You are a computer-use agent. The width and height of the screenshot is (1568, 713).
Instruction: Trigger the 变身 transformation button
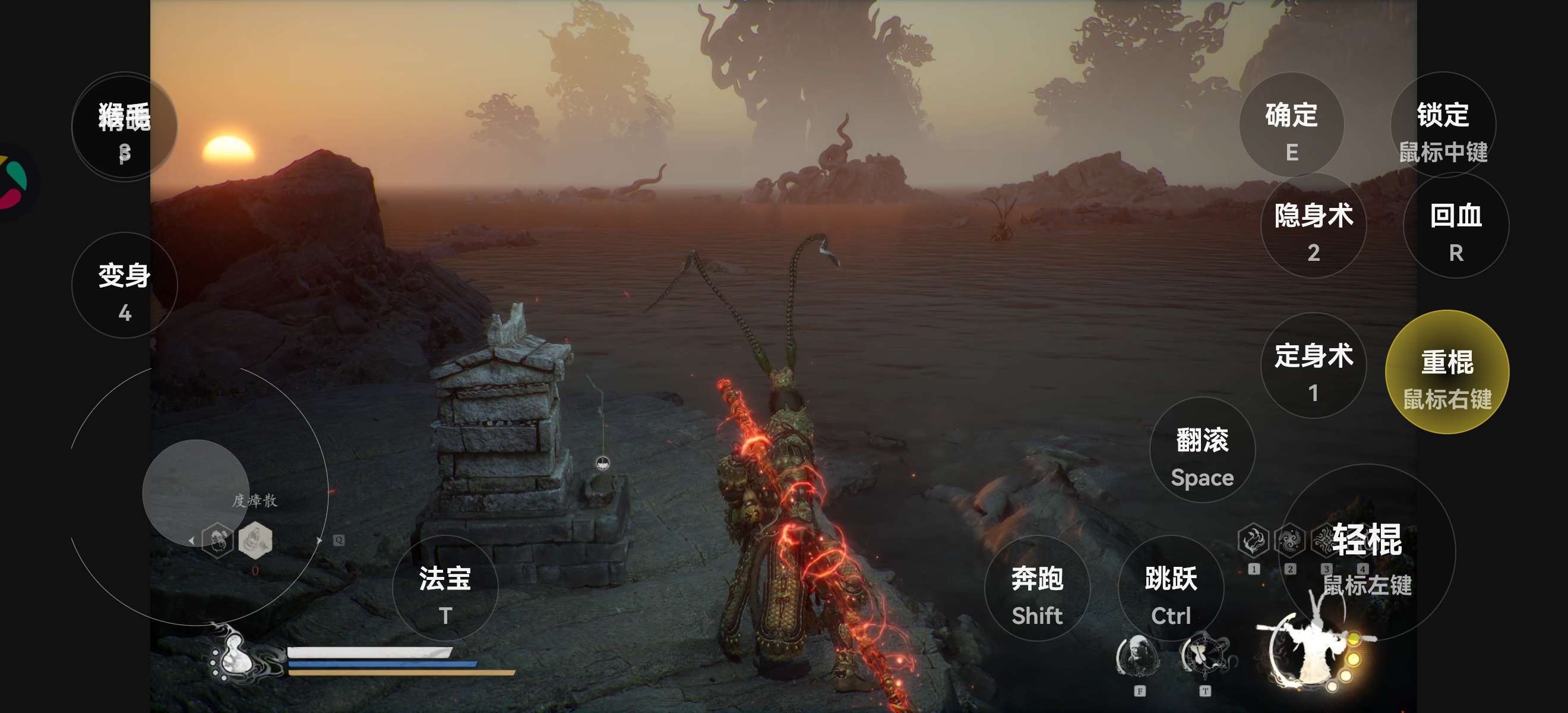click(124, 286)
